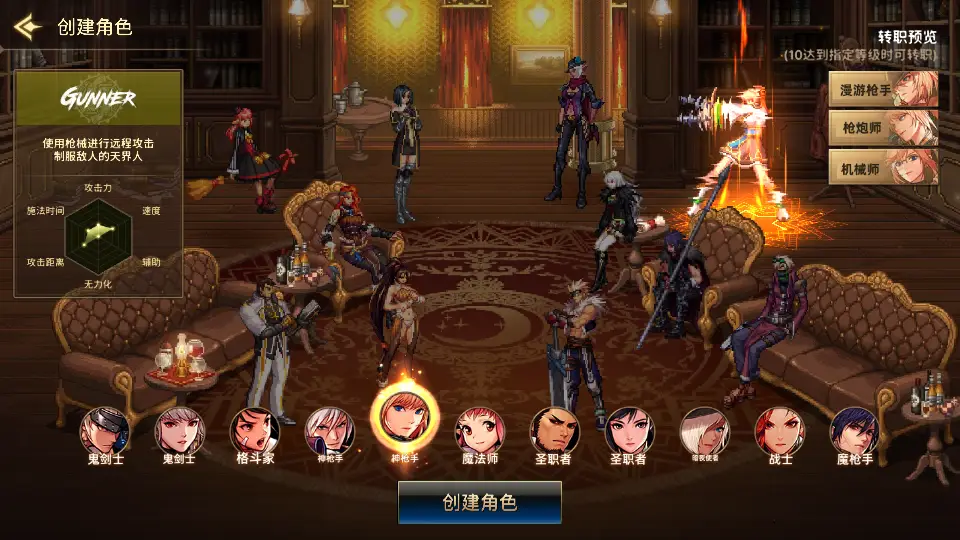The width and height of the screenshot is (960, 540).
Task: Preview the 漫游枪手 job advancement
Action: [883, 89]
